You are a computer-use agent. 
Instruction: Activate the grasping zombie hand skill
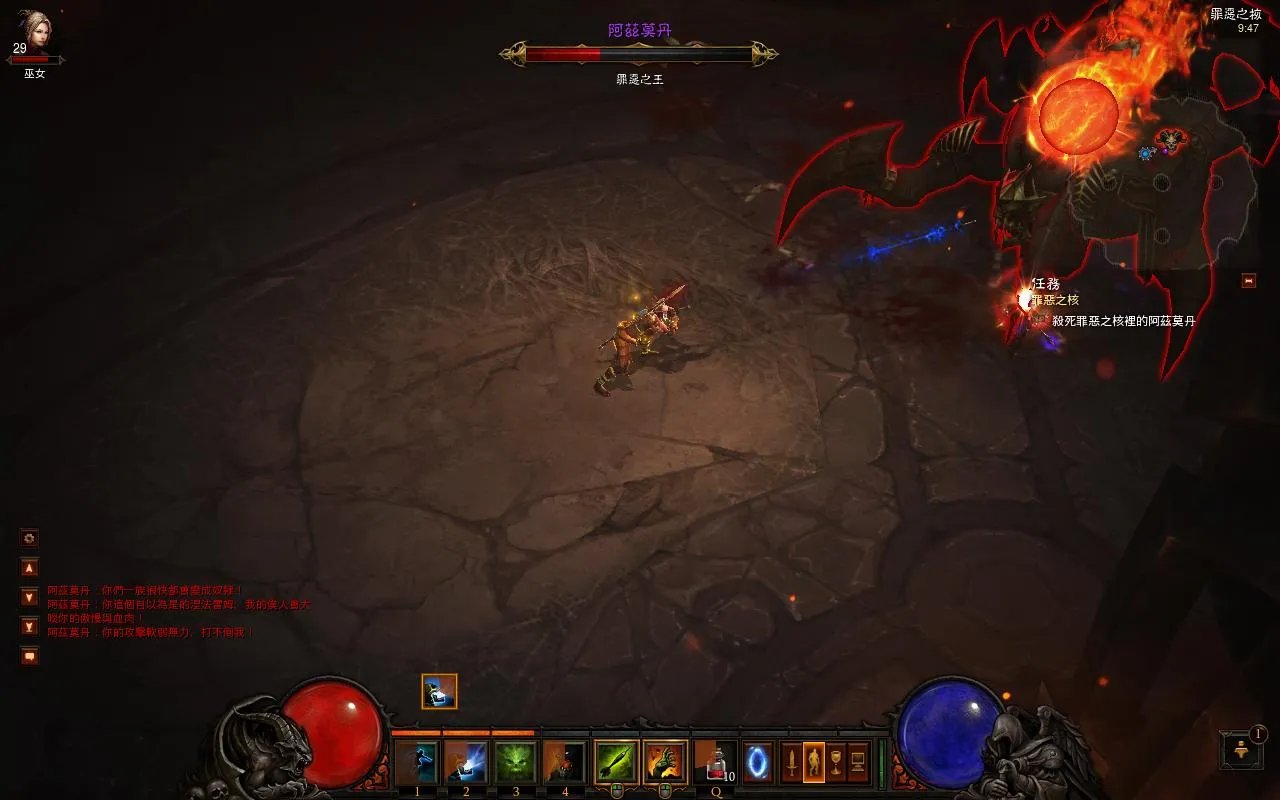665,763
